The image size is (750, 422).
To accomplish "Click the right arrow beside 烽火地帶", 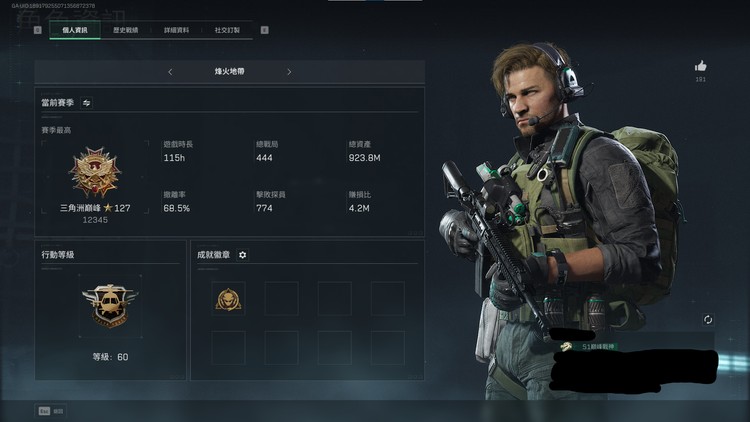I will pos(289,72).
